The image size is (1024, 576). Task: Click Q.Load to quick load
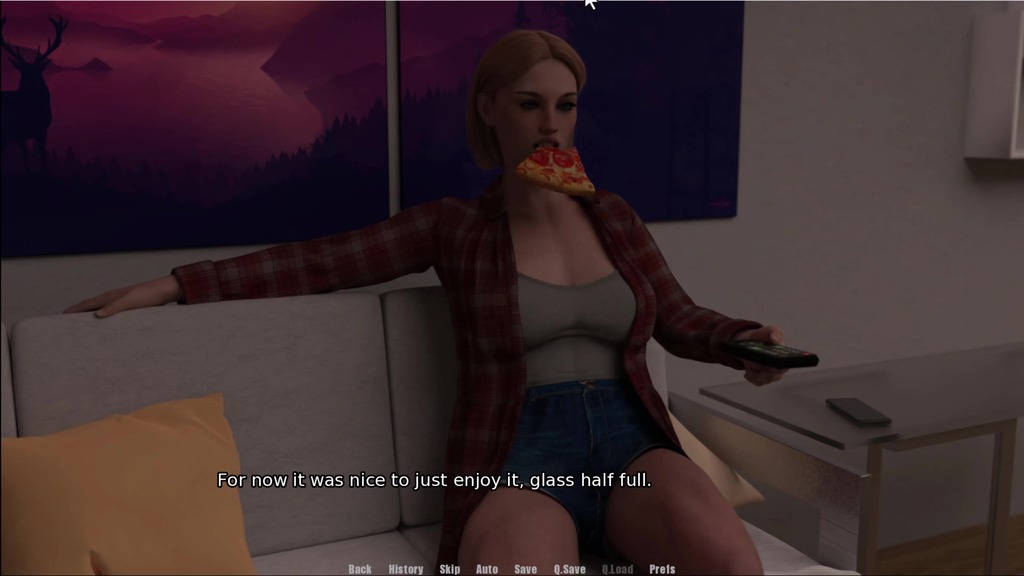pyautogui.click(x=618, y=569)
